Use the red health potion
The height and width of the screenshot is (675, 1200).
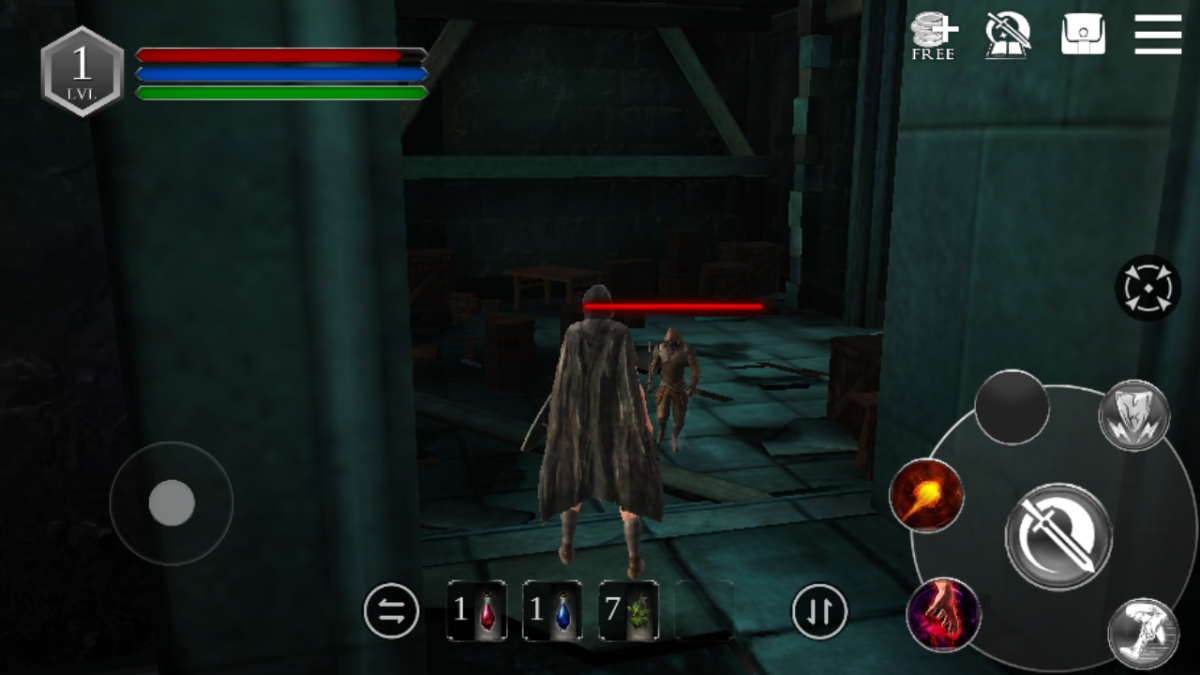[x=476, y=610]
